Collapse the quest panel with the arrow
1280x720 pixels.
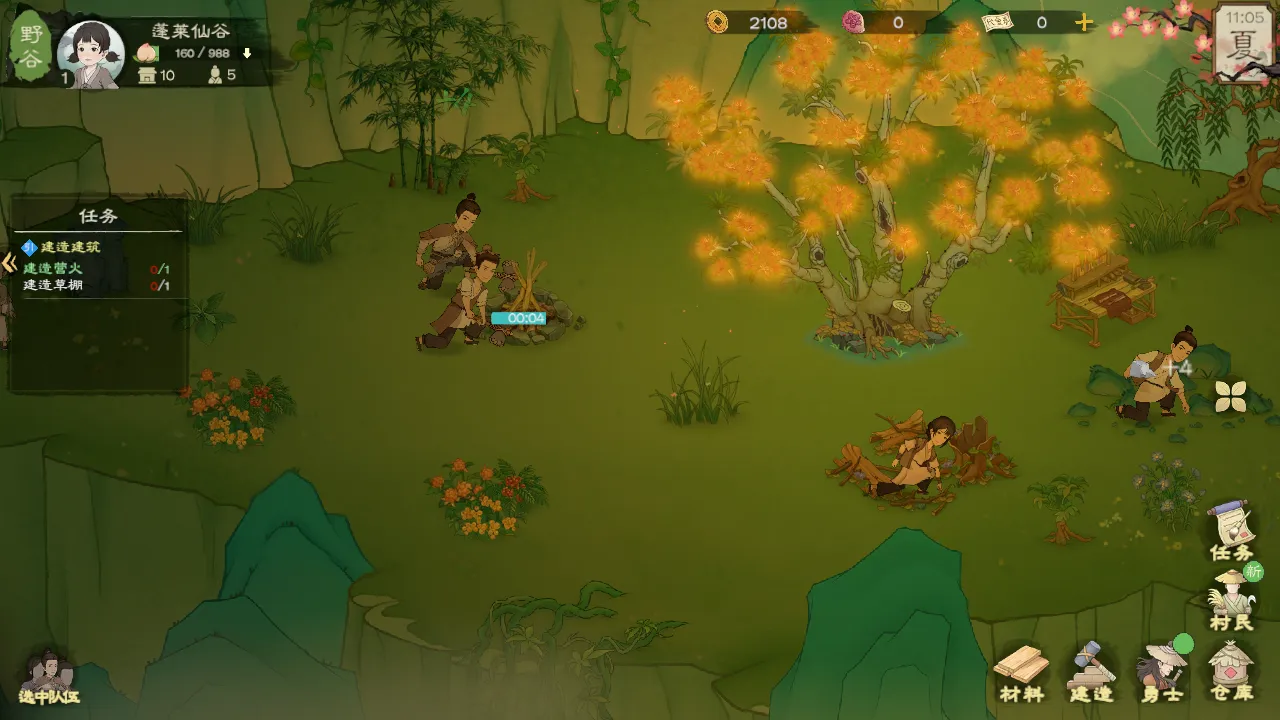9,264
